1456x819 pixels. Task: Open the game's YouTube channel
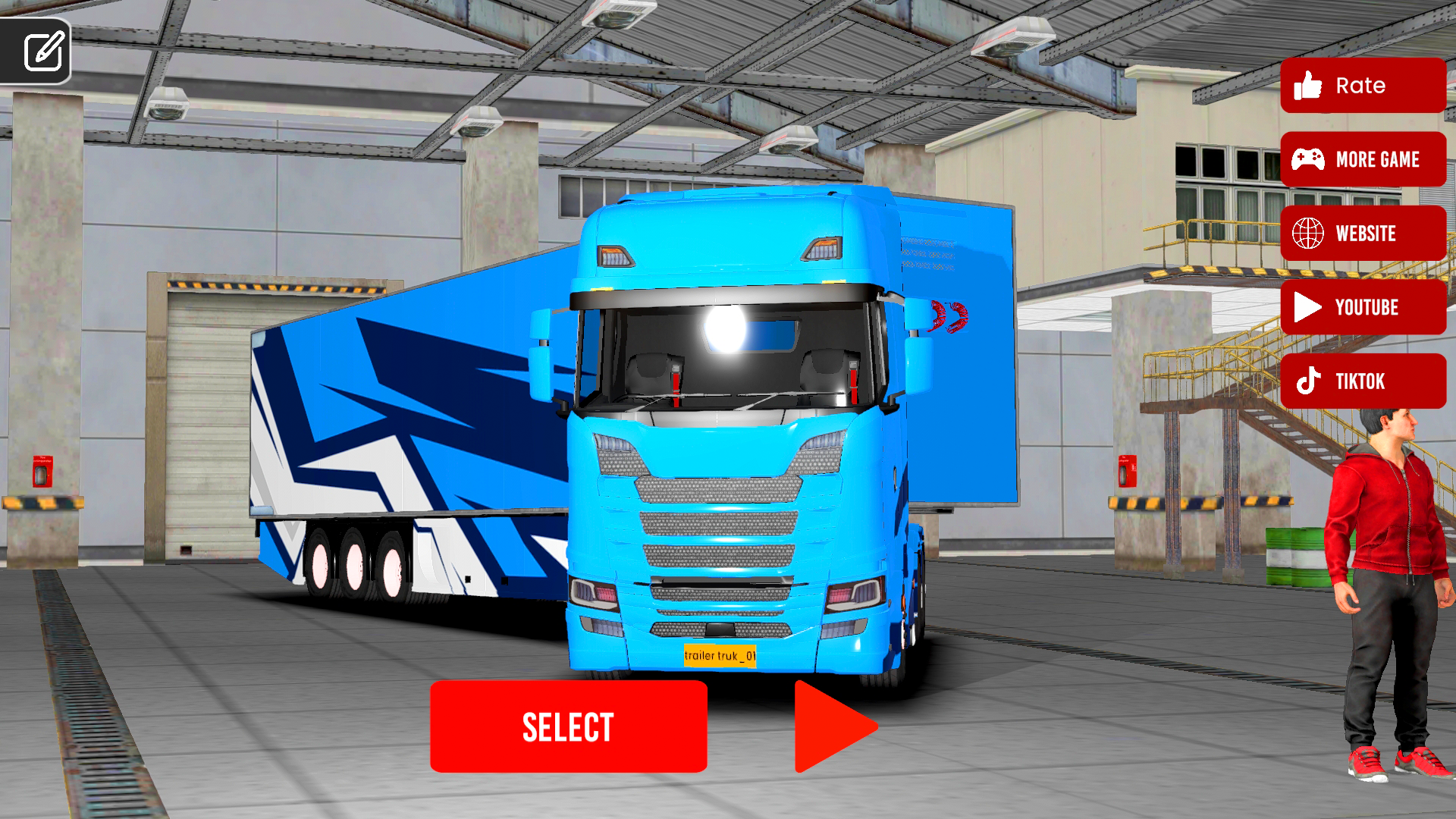[x=1362, y=308]
